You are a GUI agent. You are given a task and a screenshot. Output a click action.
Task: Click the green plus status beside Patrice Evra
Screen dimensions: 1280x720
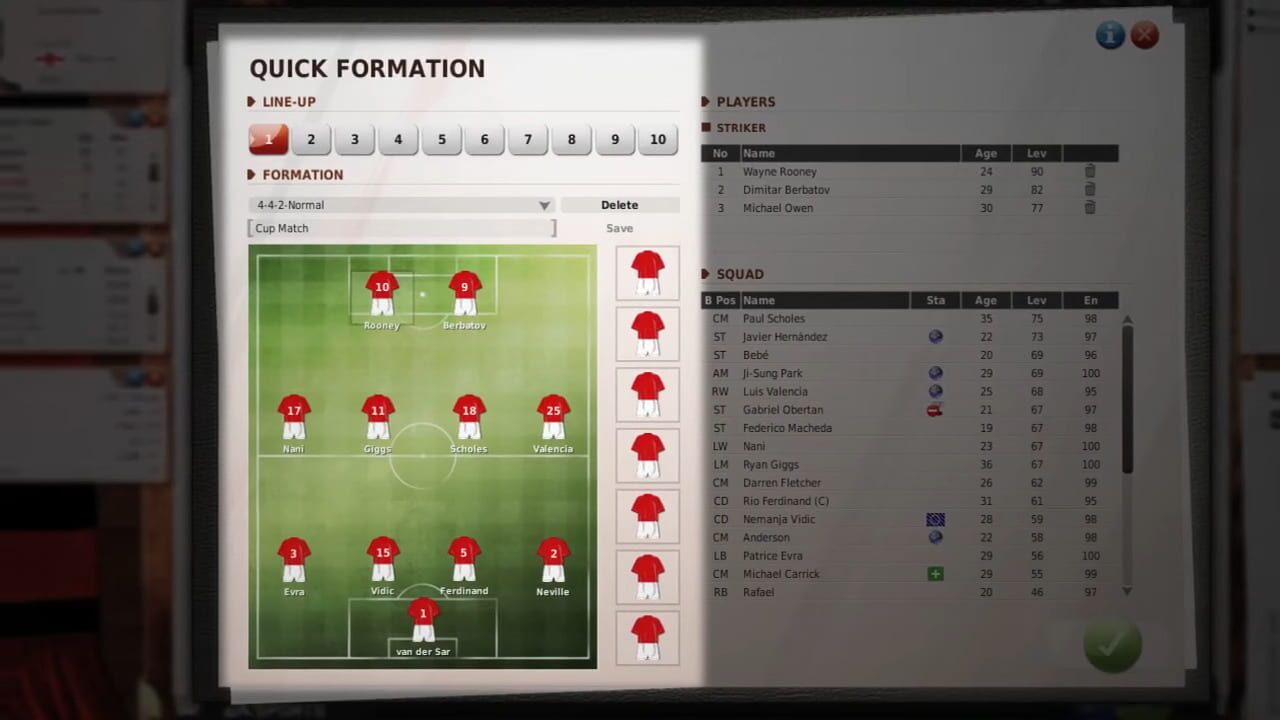tap(935, 573)
